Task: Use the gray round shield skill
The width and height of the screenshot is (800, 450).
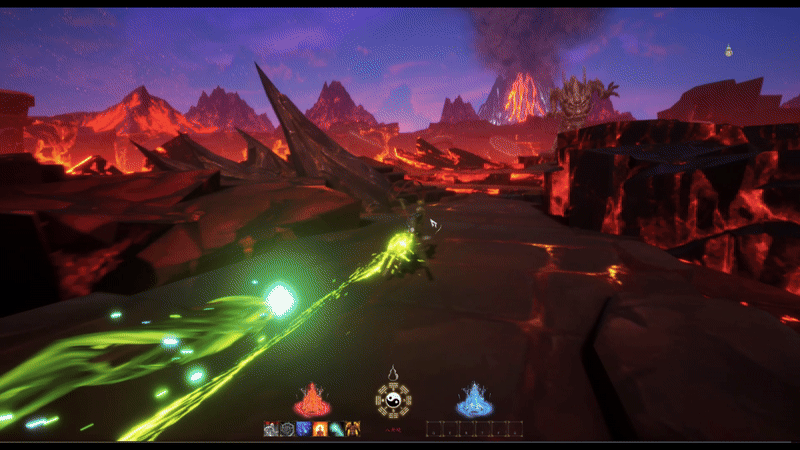Action: click(x=286, y=429)
